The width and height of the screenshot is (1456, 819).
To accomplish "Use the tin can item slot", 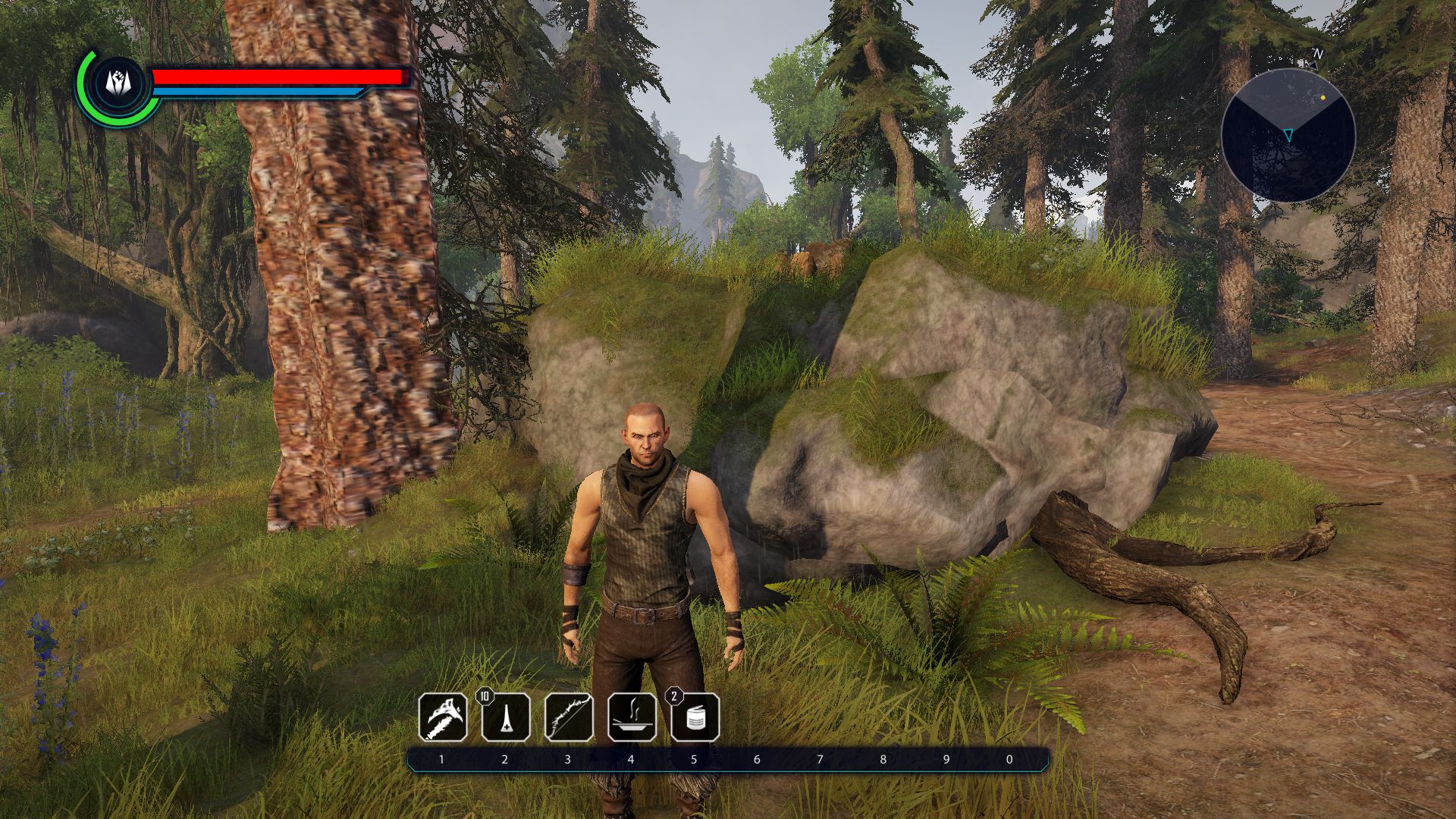I will (x=695, y=717).
